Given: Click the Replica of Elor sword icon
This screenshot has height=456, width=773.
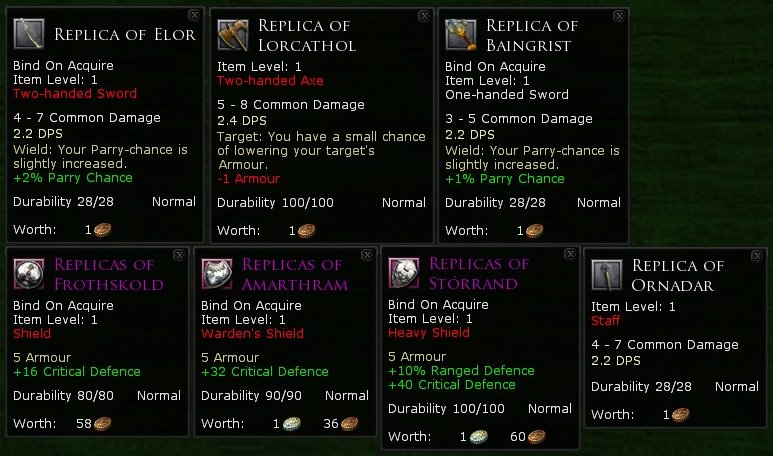Looking at the screenshot, I should tap(30, 35).
